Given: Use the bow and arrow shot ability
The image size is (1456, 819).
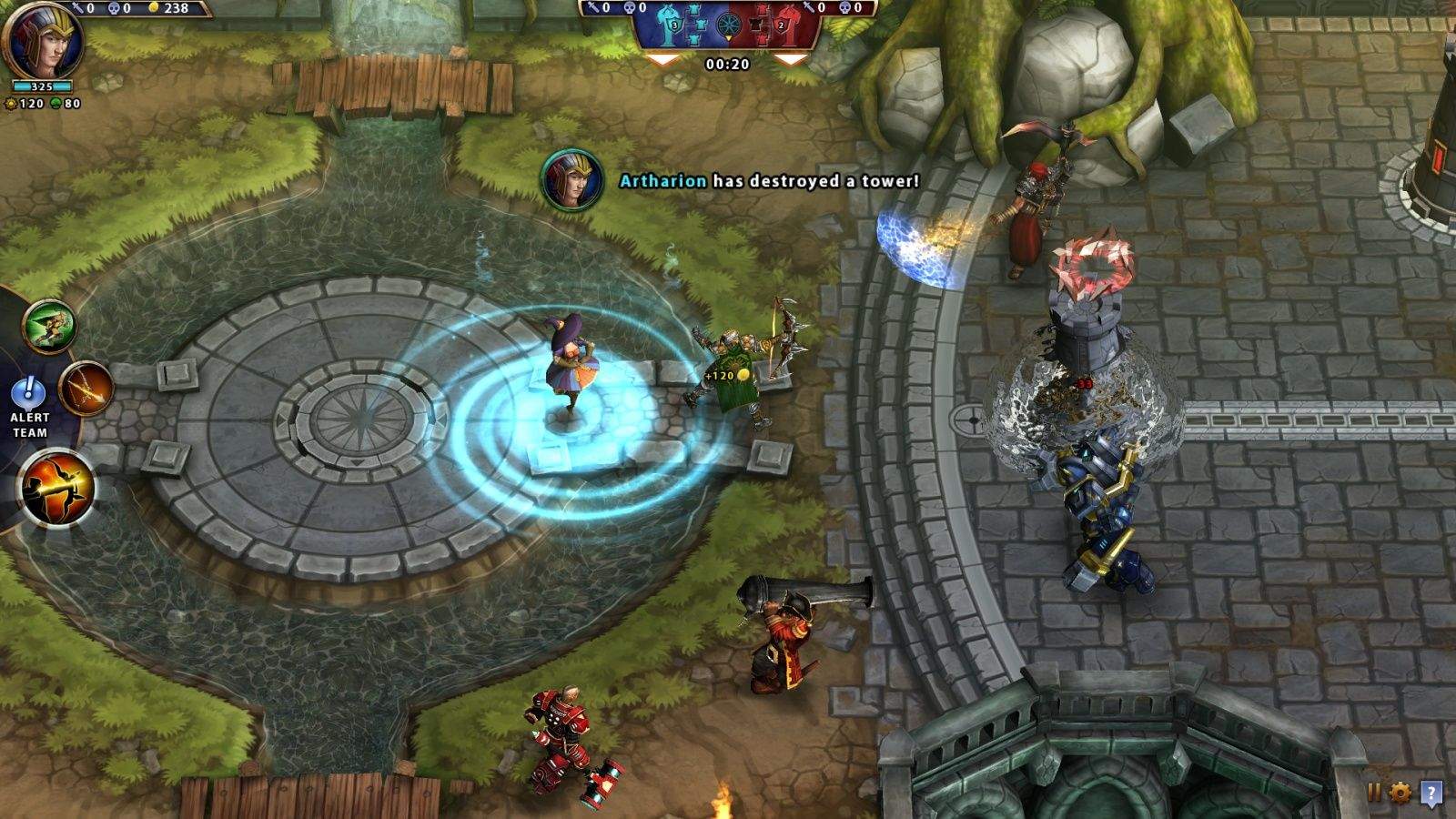Looking at the screenshot, I should point(87,388).
